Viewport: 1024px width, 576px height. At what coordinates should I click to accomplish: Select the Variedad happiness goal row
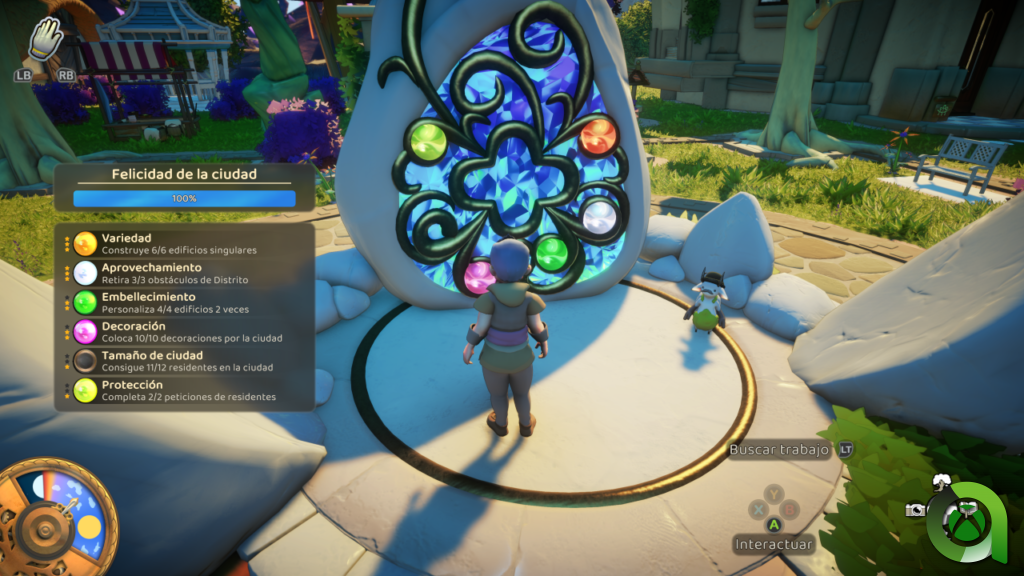tap(180, 243)
